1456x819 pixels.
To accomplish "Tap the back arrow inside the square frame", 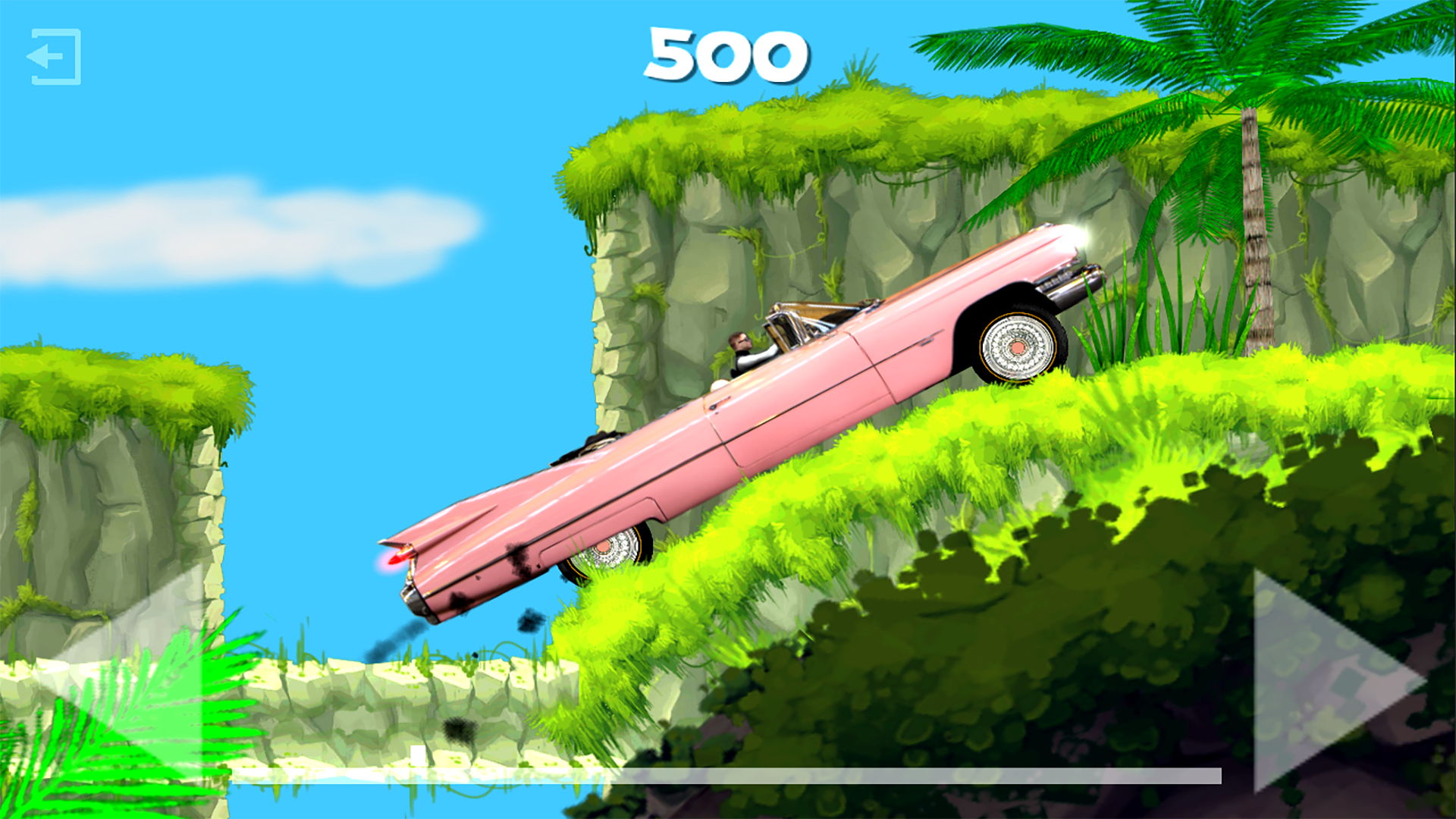I will point(53,57).
